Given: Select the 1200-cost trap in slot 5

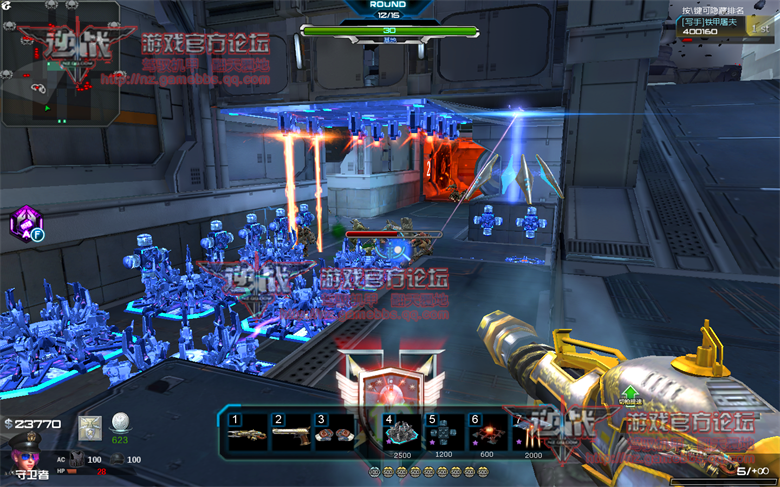Looking at the screenshot, I should coord(444,431).
